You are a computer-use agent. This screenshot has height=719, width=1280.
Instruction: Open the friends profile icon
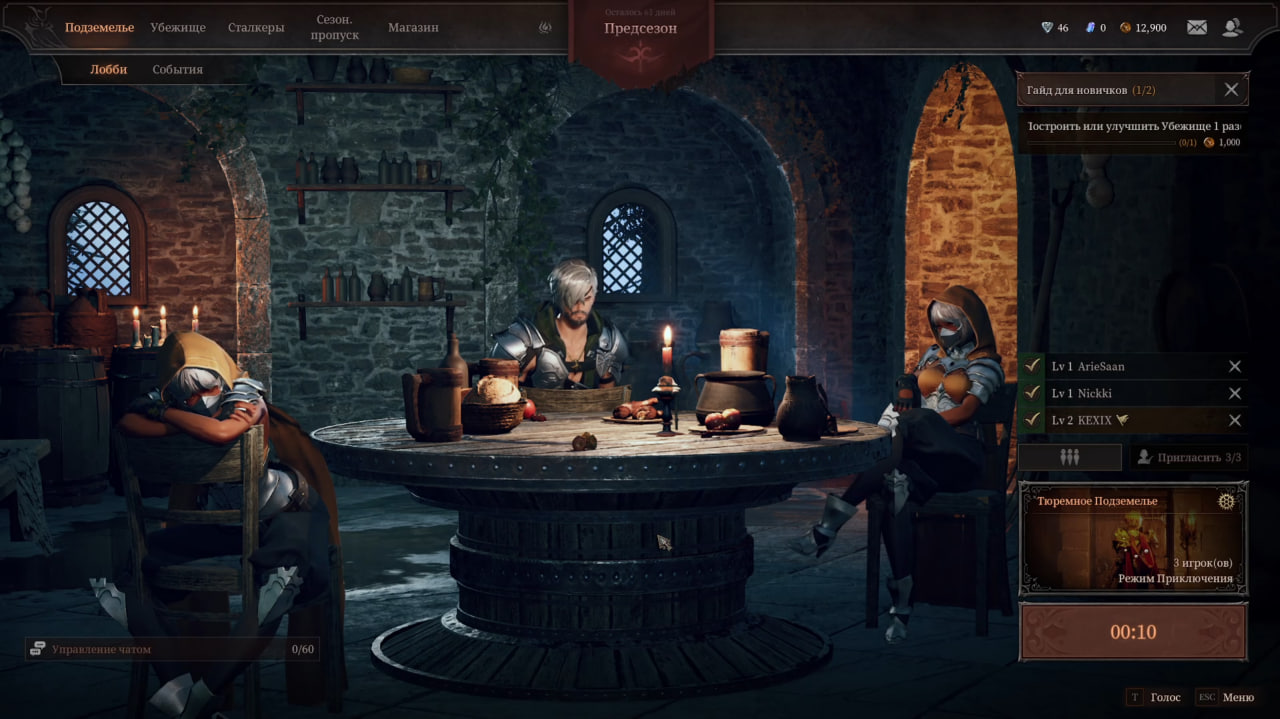pos(1233,27)
